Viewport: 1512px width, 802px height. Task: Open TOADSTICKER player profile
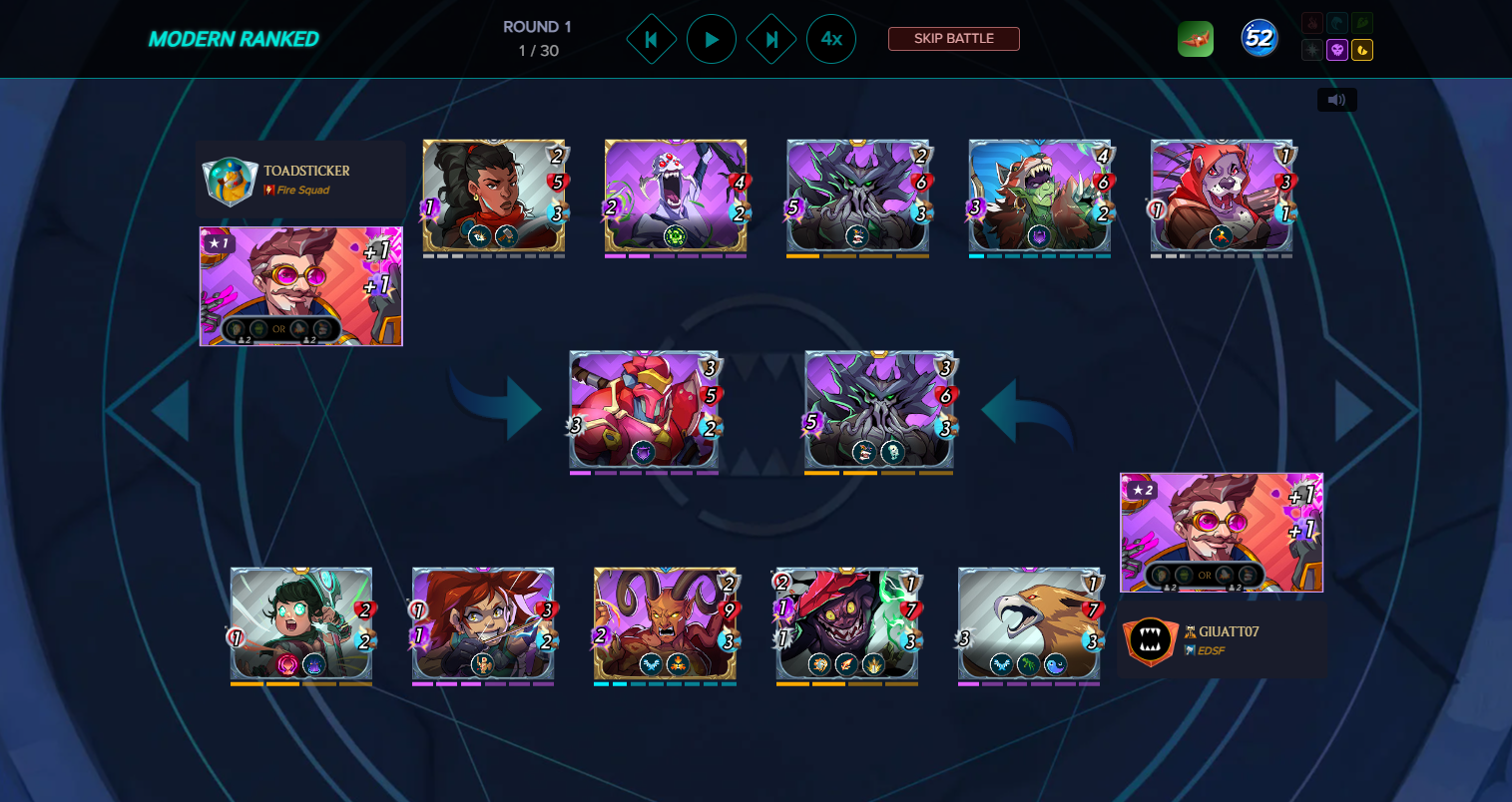pos(305,171)
